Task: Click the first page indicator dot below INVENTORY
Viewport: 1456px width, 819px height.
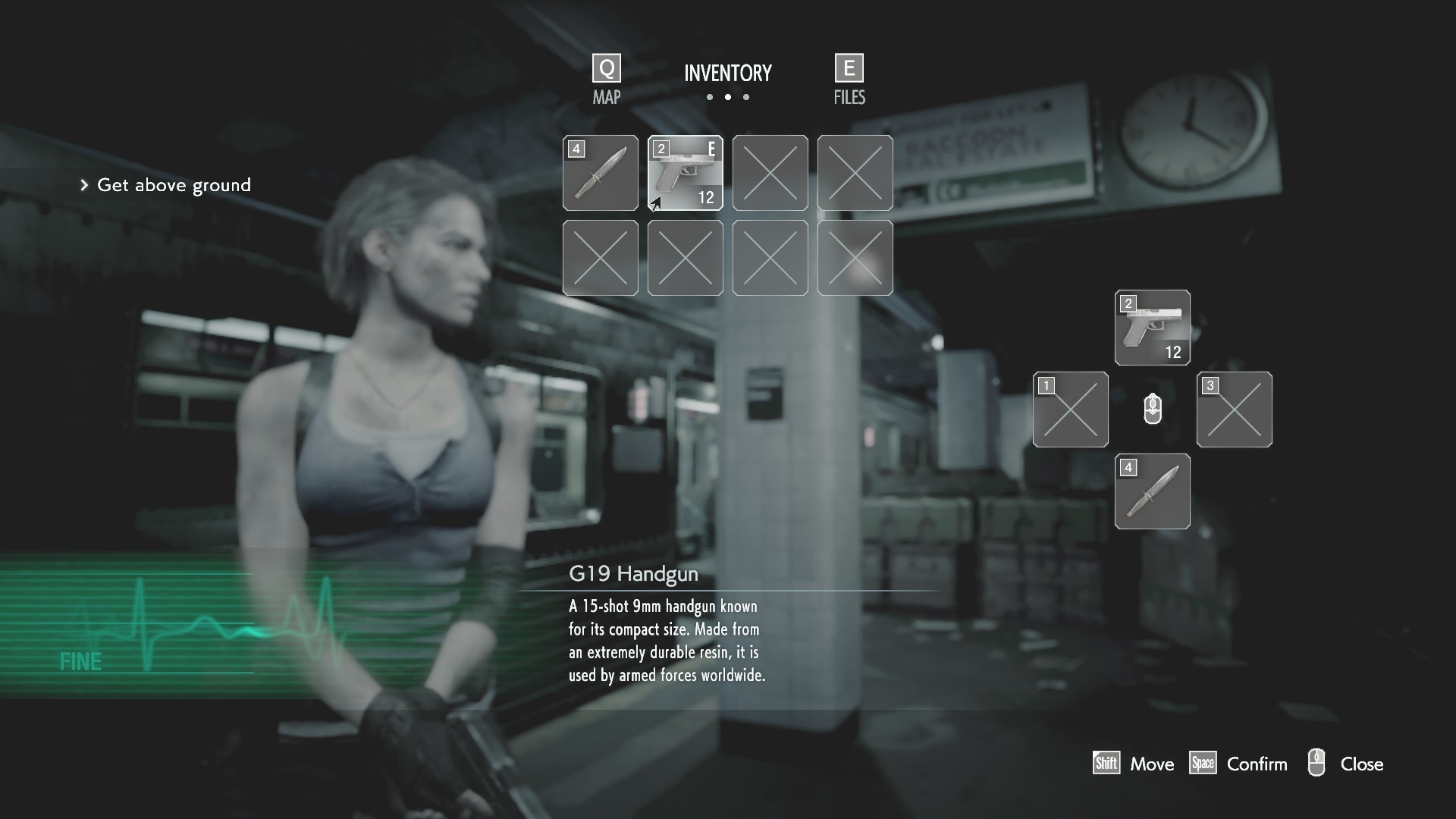Action: [710, 97]
